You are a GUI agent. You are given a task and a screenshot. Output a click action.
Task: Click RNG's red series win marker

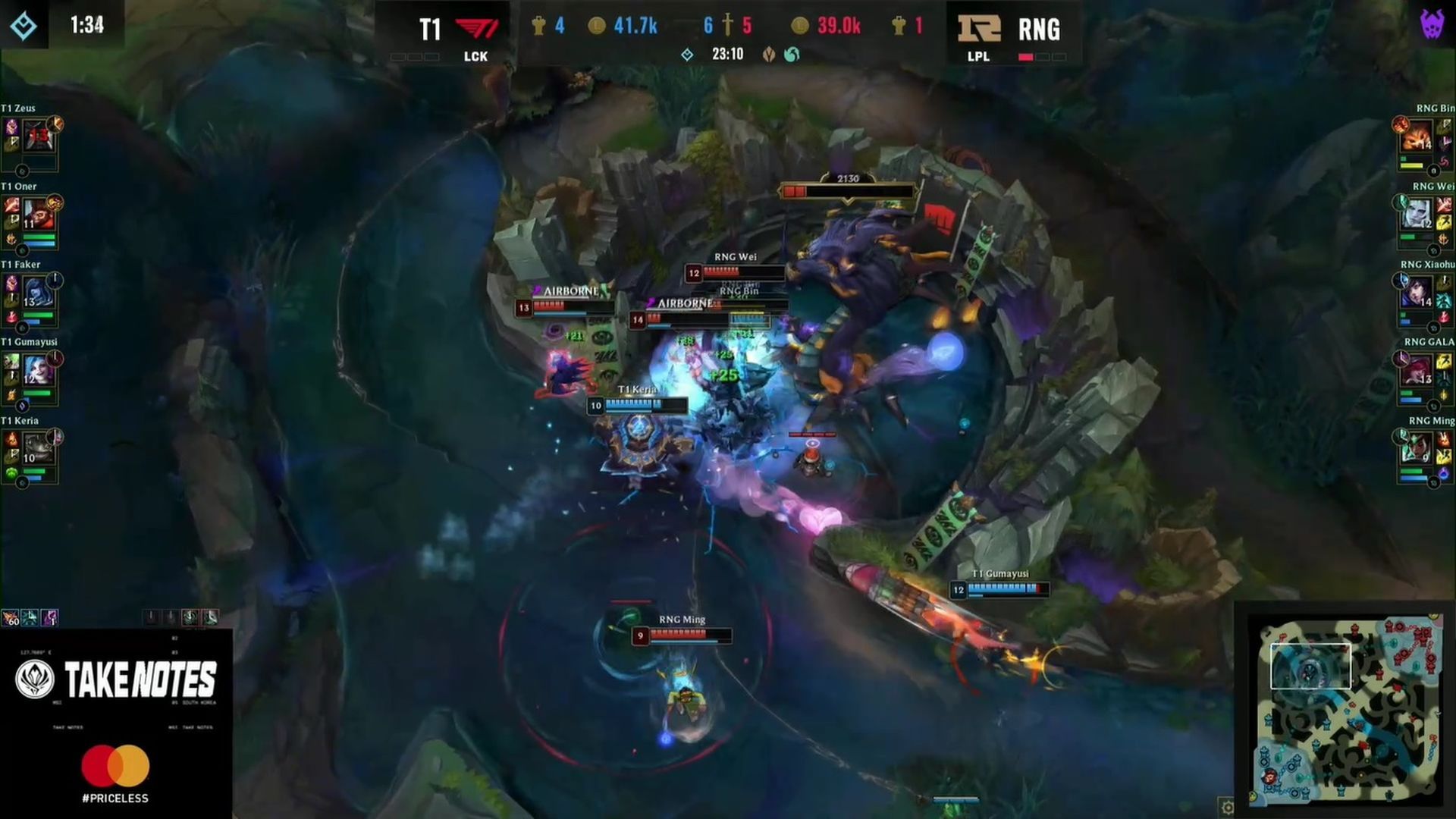coord(1026,56)
